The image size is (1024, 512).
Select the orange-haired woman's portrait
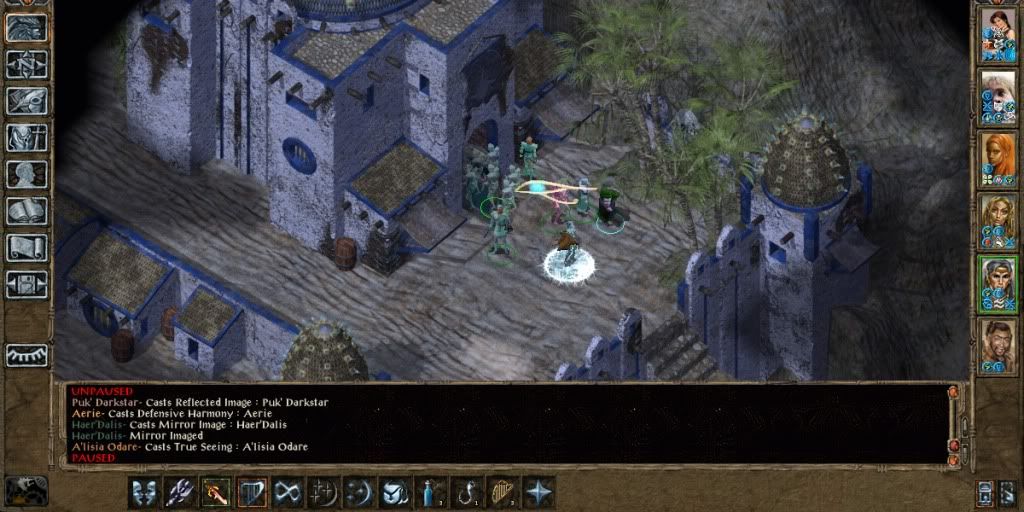pos(998,159)
